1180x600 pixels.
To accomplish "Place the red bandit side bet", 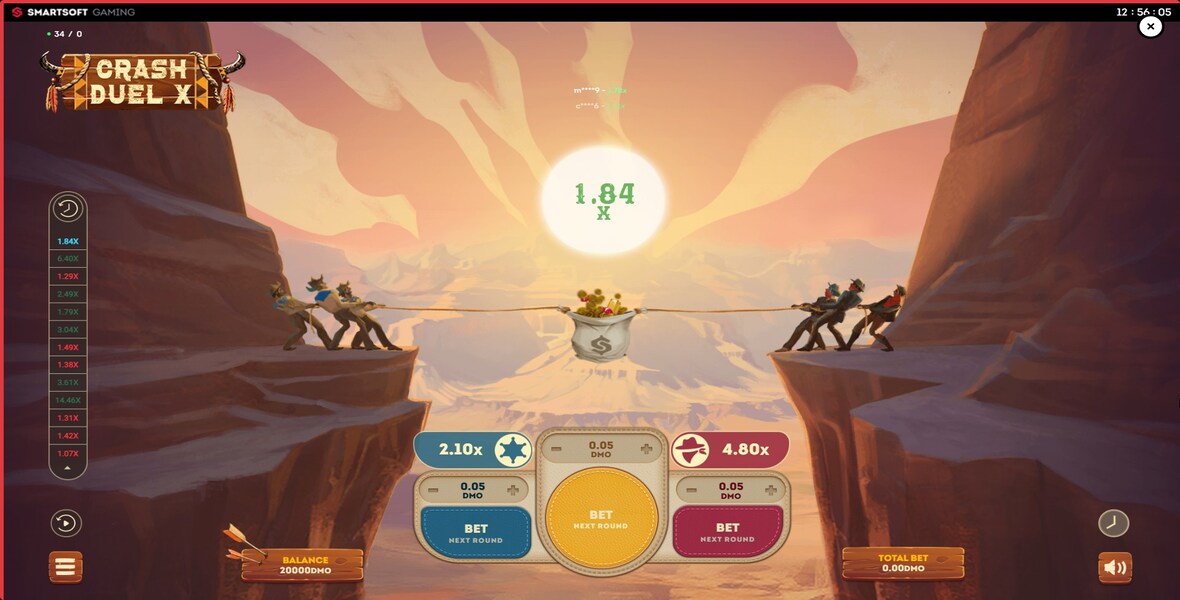I will click(727, 532).
